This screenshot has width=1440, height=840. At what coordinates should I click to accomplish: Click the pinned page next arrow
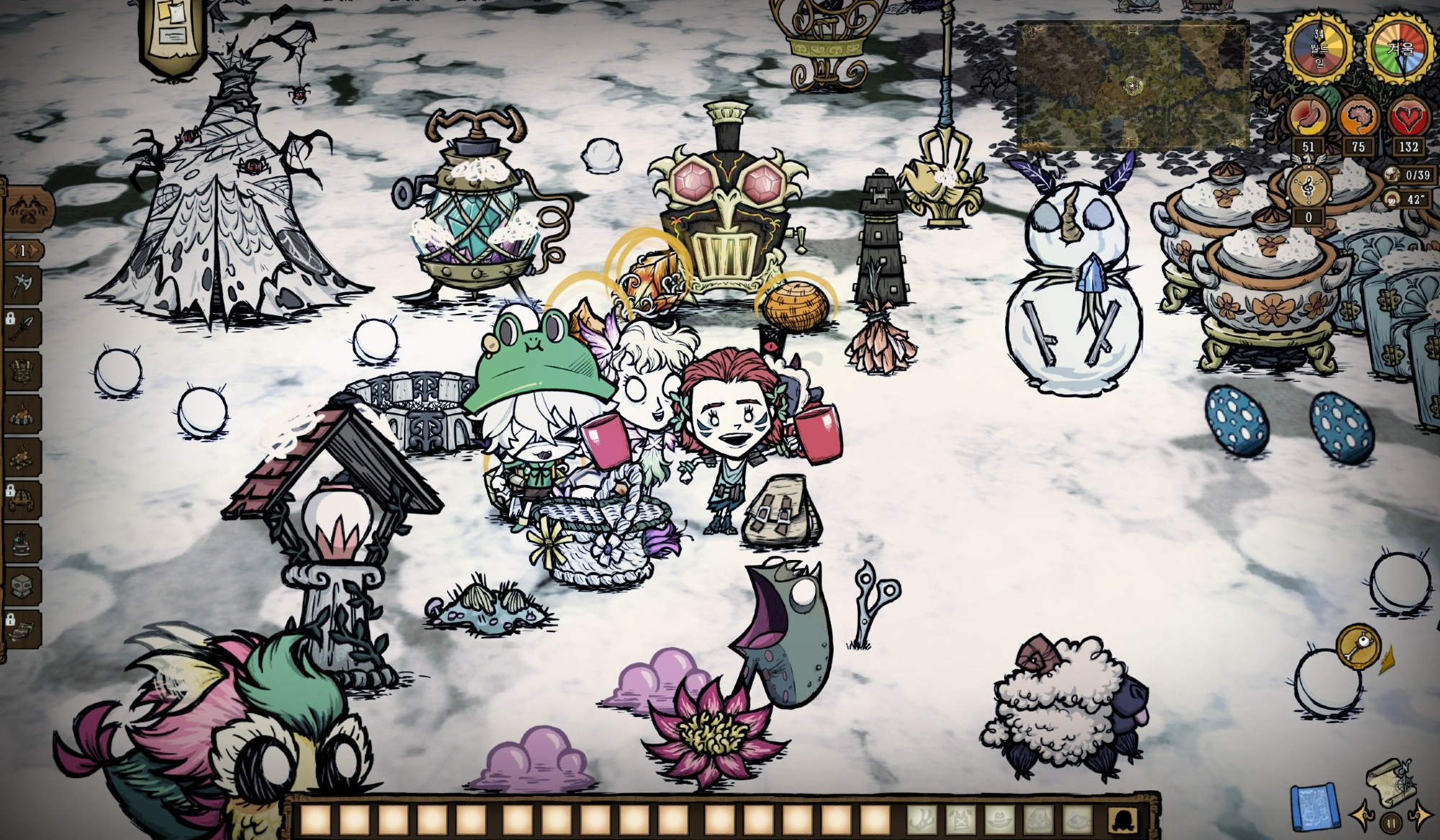(37, 250)
